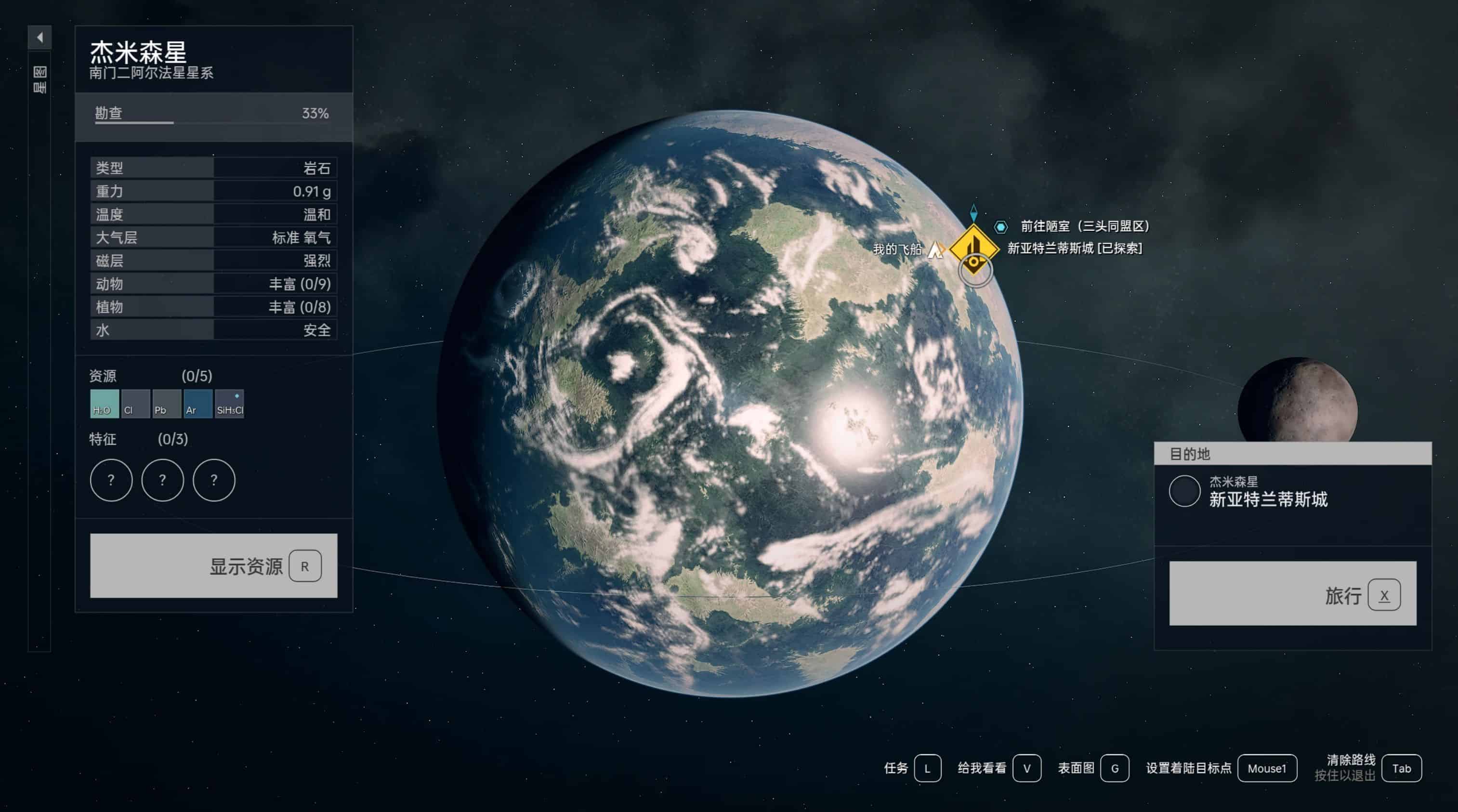
Task: Select the Ar argon resource tile
Action: (x=197, y=404)
